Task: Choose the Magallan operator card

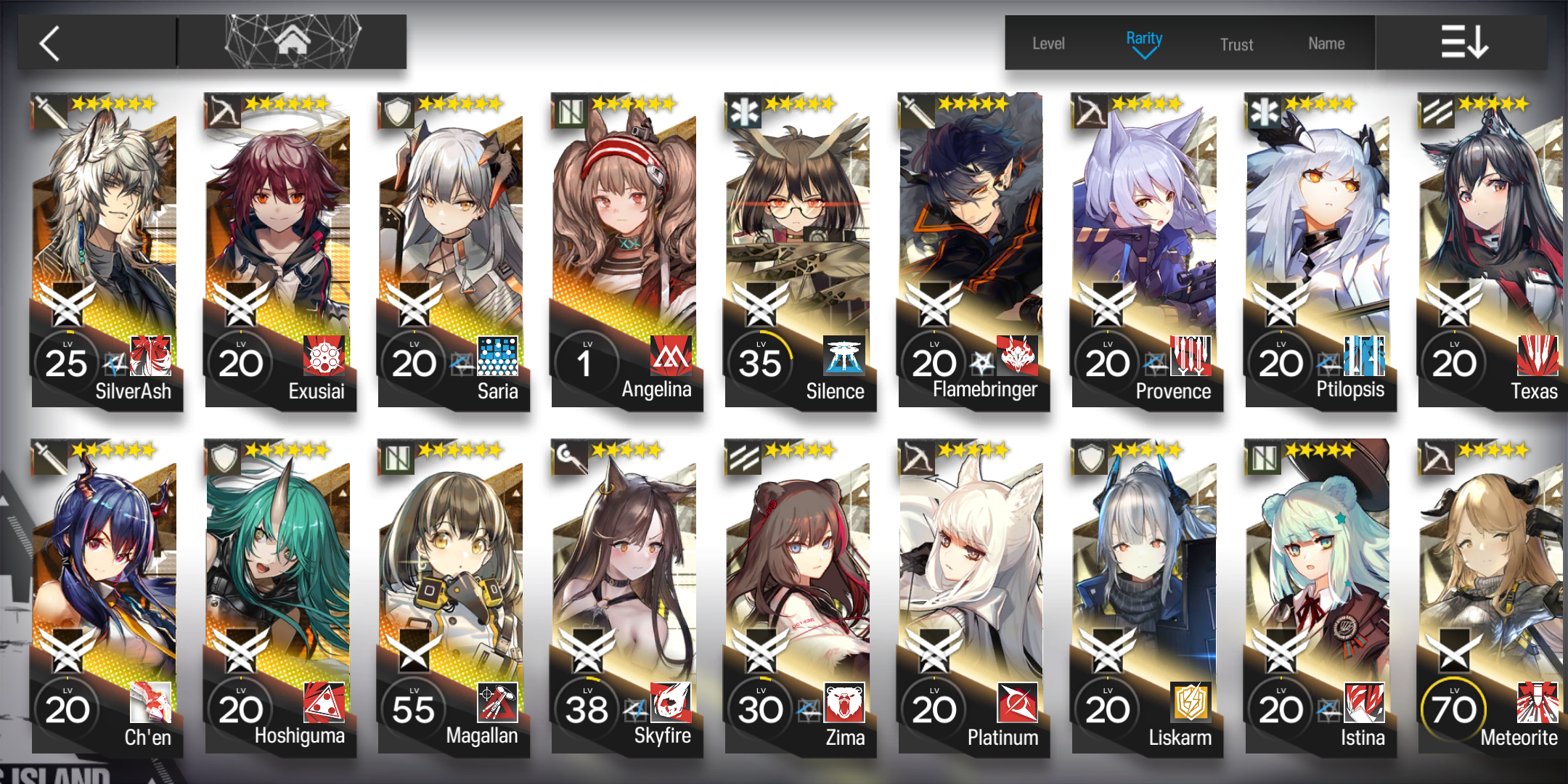Action: pyautogui.click(x=452, y=597)
